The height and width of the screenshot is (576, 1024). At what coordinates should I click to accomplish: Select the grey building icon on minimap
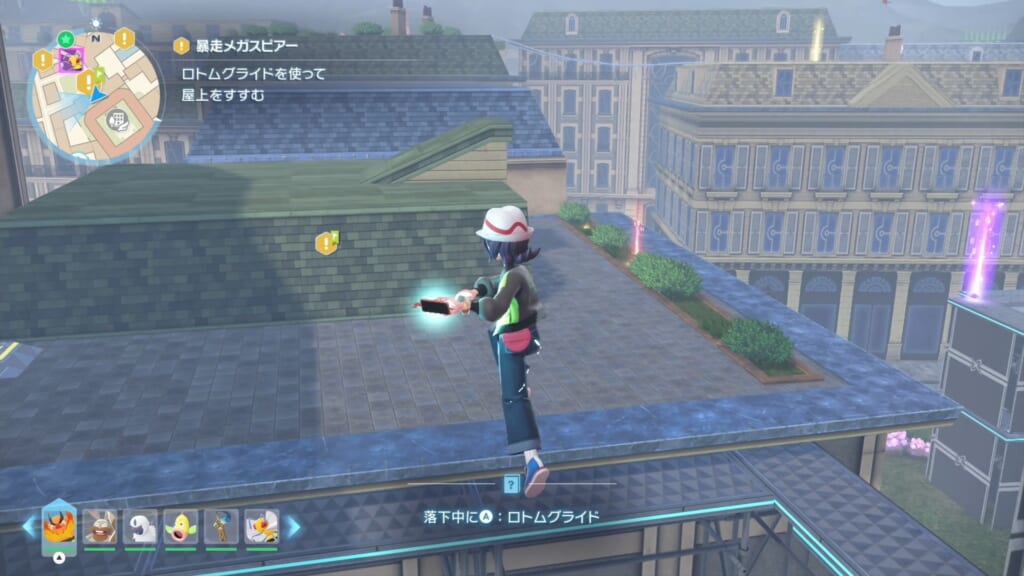pyautogui.click(x=118, y=120)
